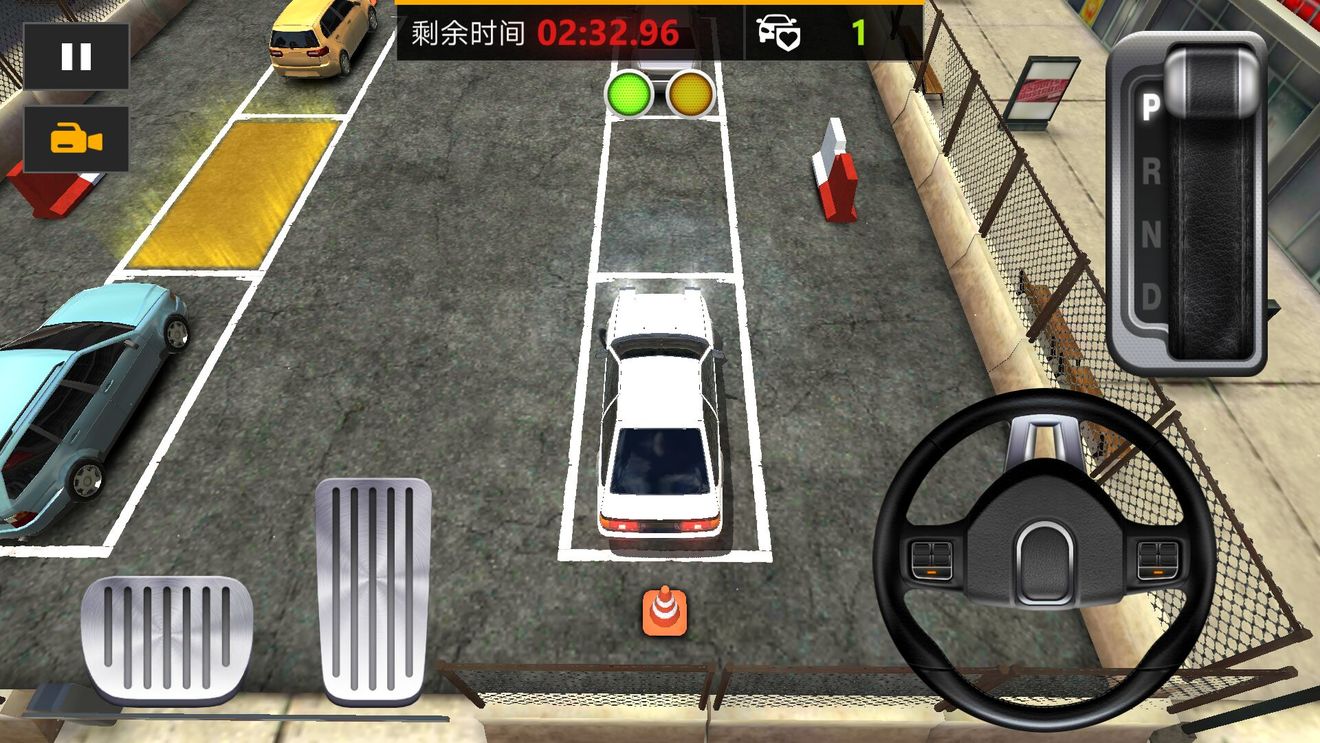
Task: Tap the green traffic light
Action: (630, 92)
